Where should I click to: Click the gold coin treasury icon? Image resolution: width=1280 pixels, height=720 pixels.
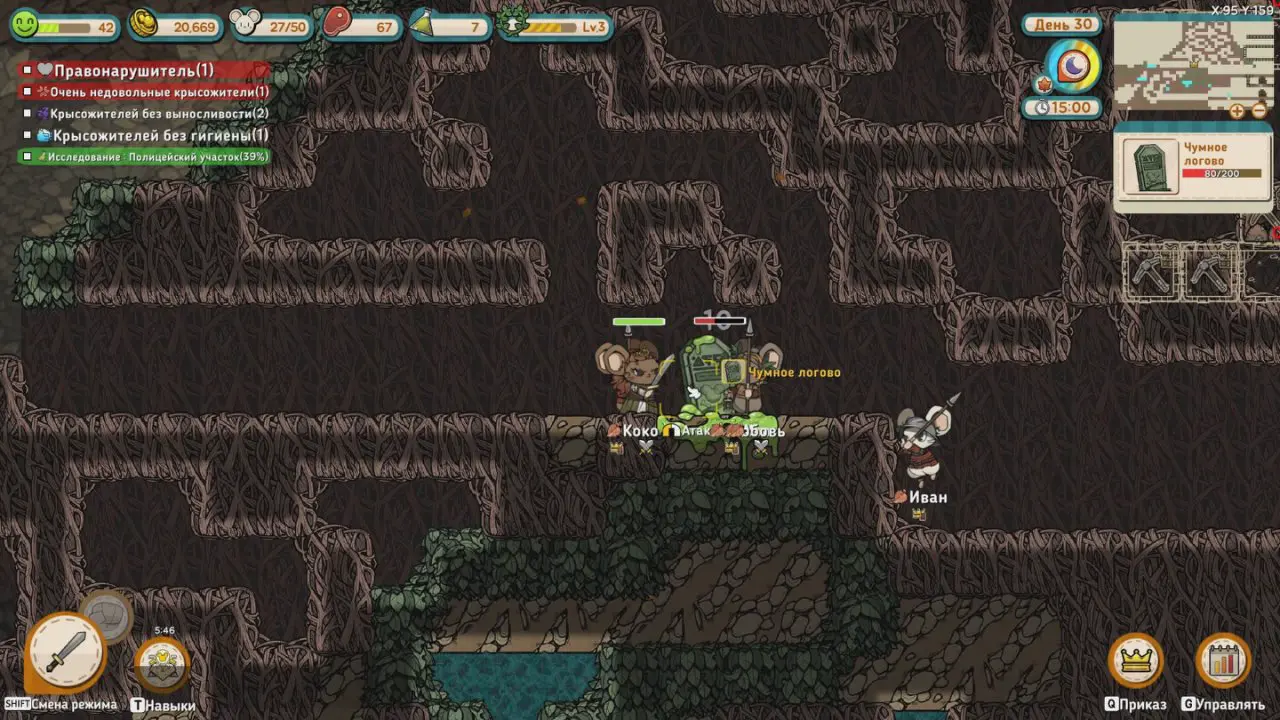coord(144,24)
